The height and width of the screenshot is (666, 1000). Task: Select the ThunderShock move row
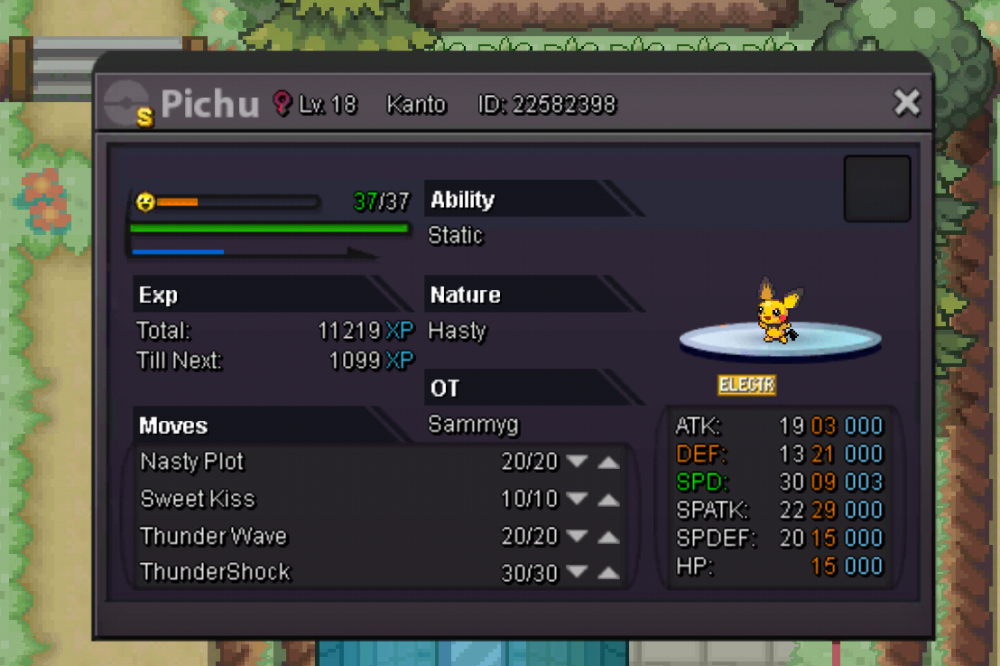point(215,572)
